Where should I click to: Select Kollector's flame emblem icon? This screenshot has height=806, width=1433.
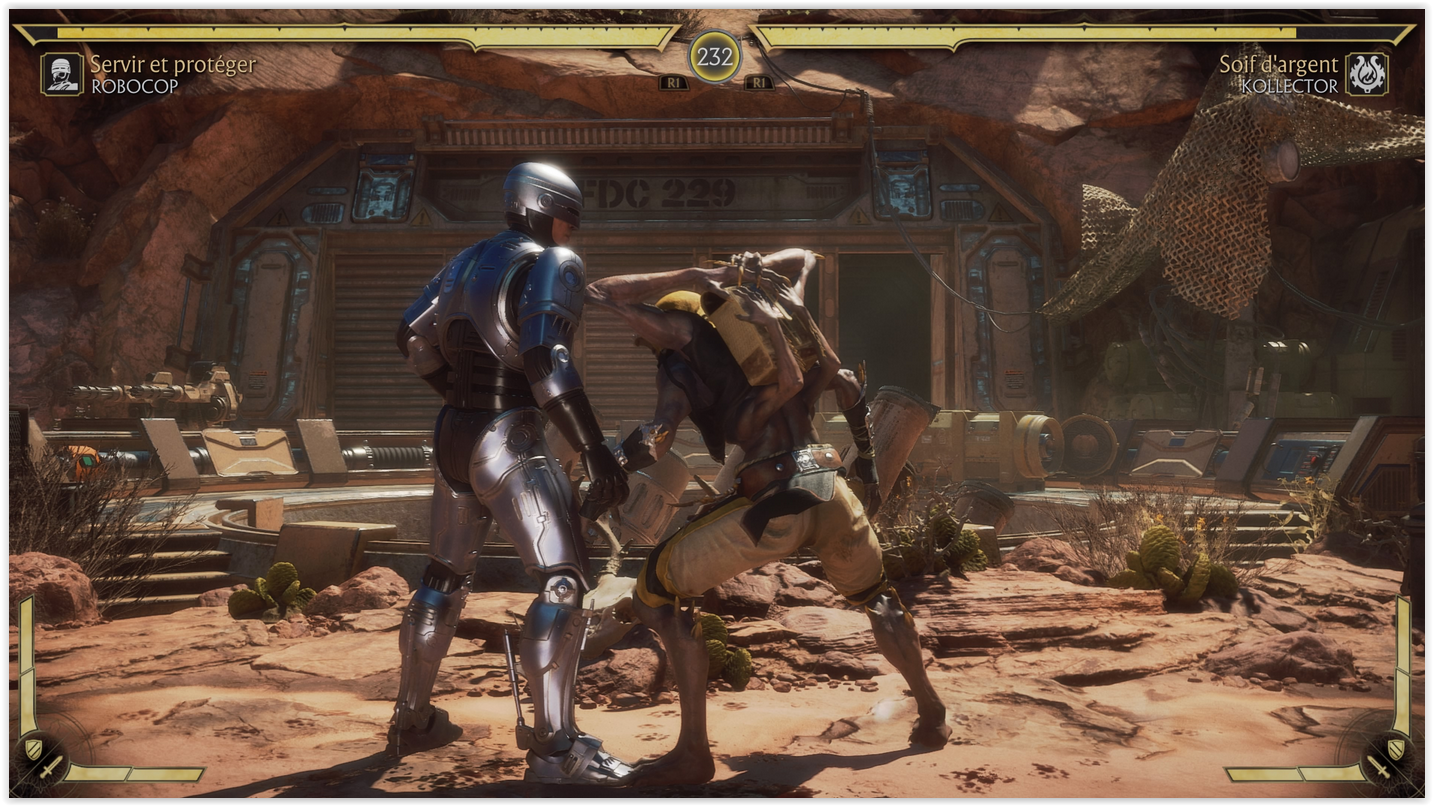point(1366,74)
